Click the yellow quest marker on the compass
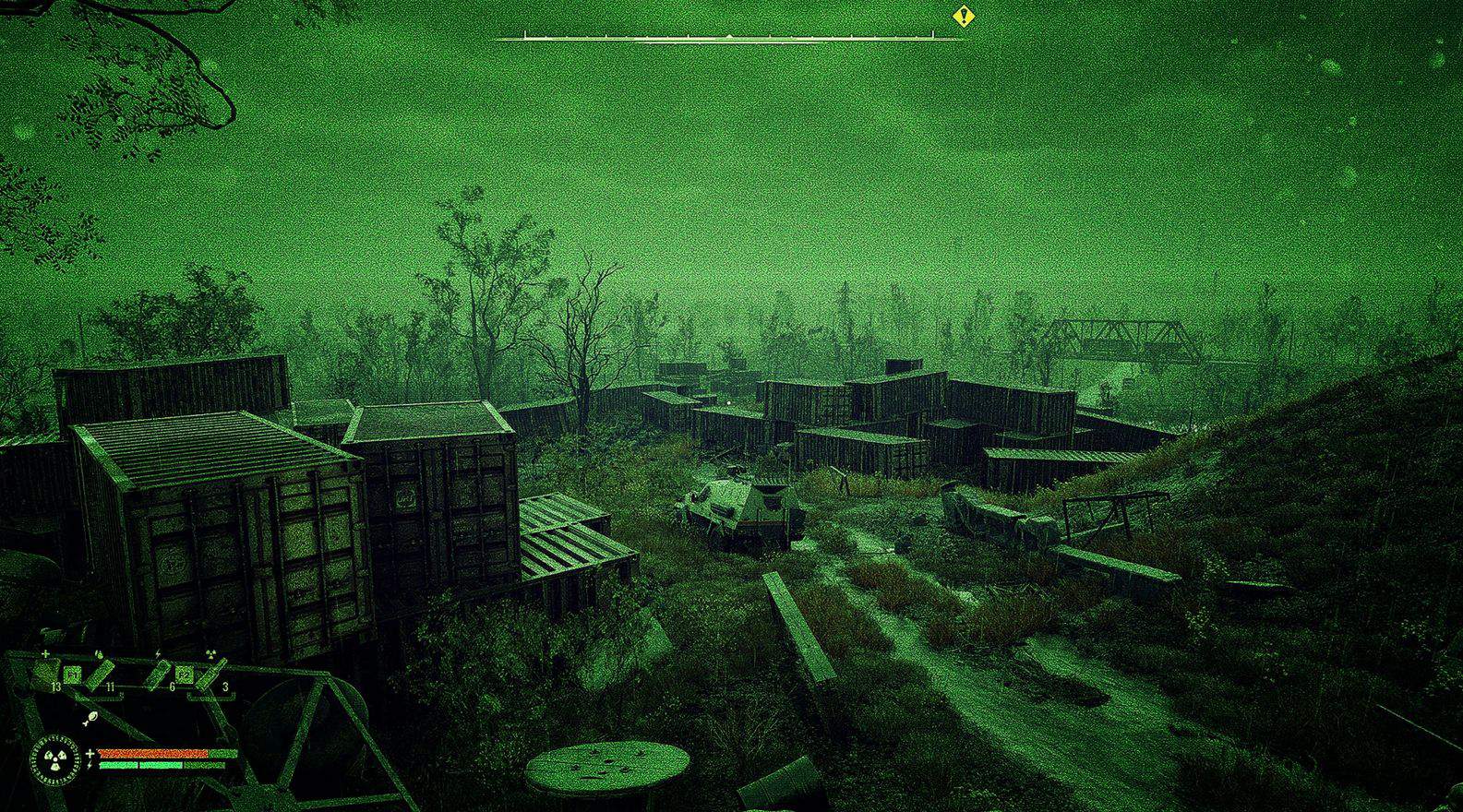 [x=964, y=16]
